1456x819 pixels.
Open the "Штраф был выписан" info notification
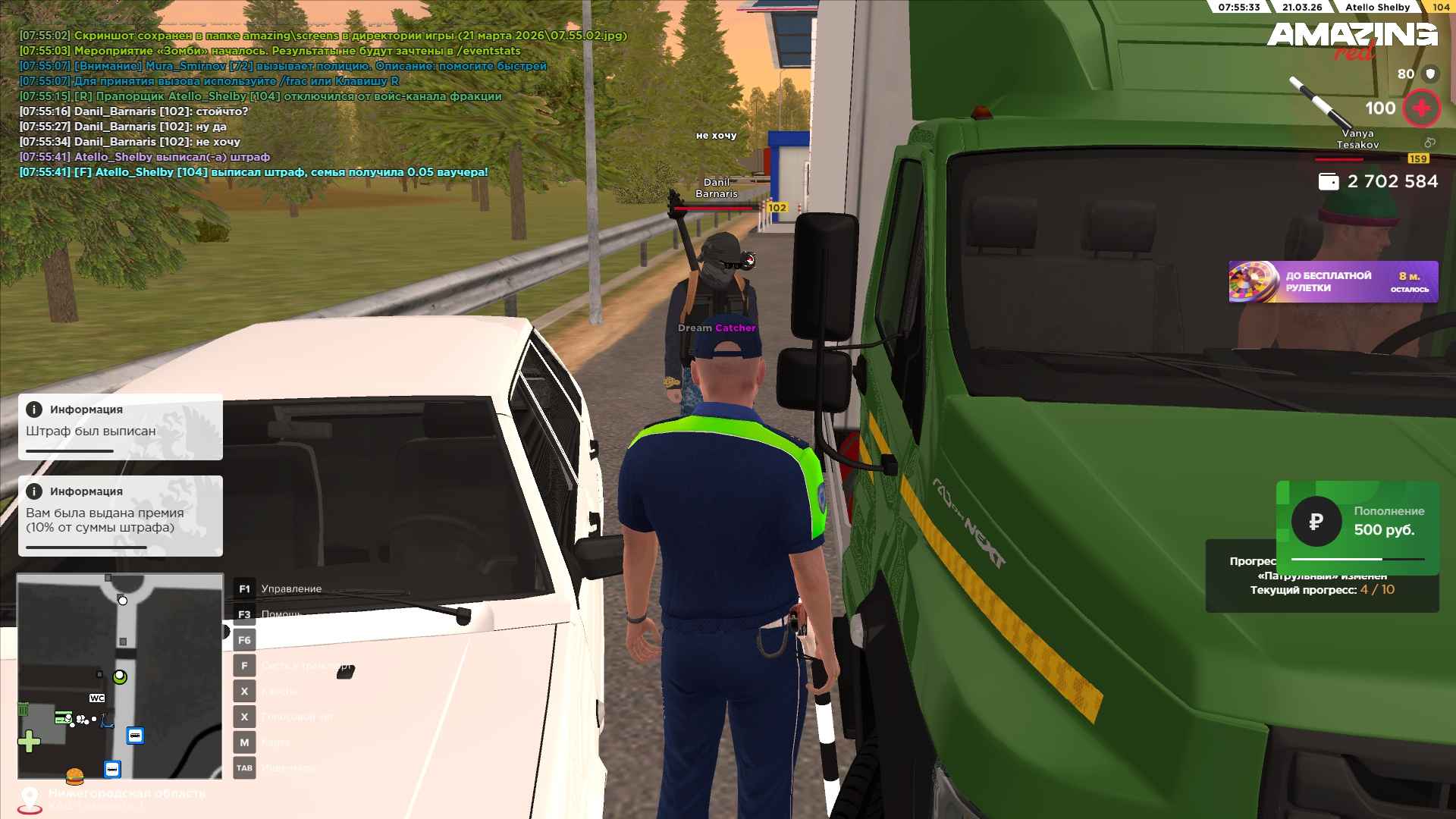(x=121, y=427)
